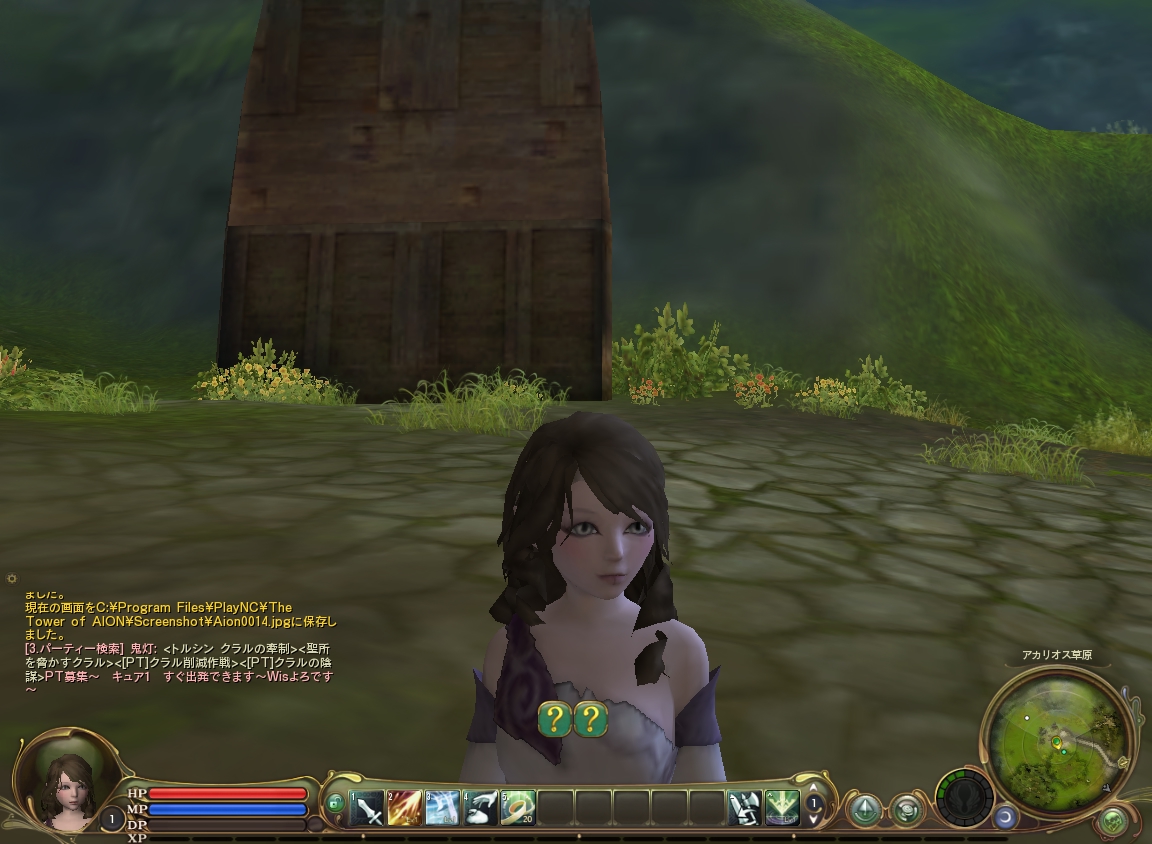Activate the sword attack skill in slot 1
This screenshot has height=844, width=1152.
click(x=367, y=807)
